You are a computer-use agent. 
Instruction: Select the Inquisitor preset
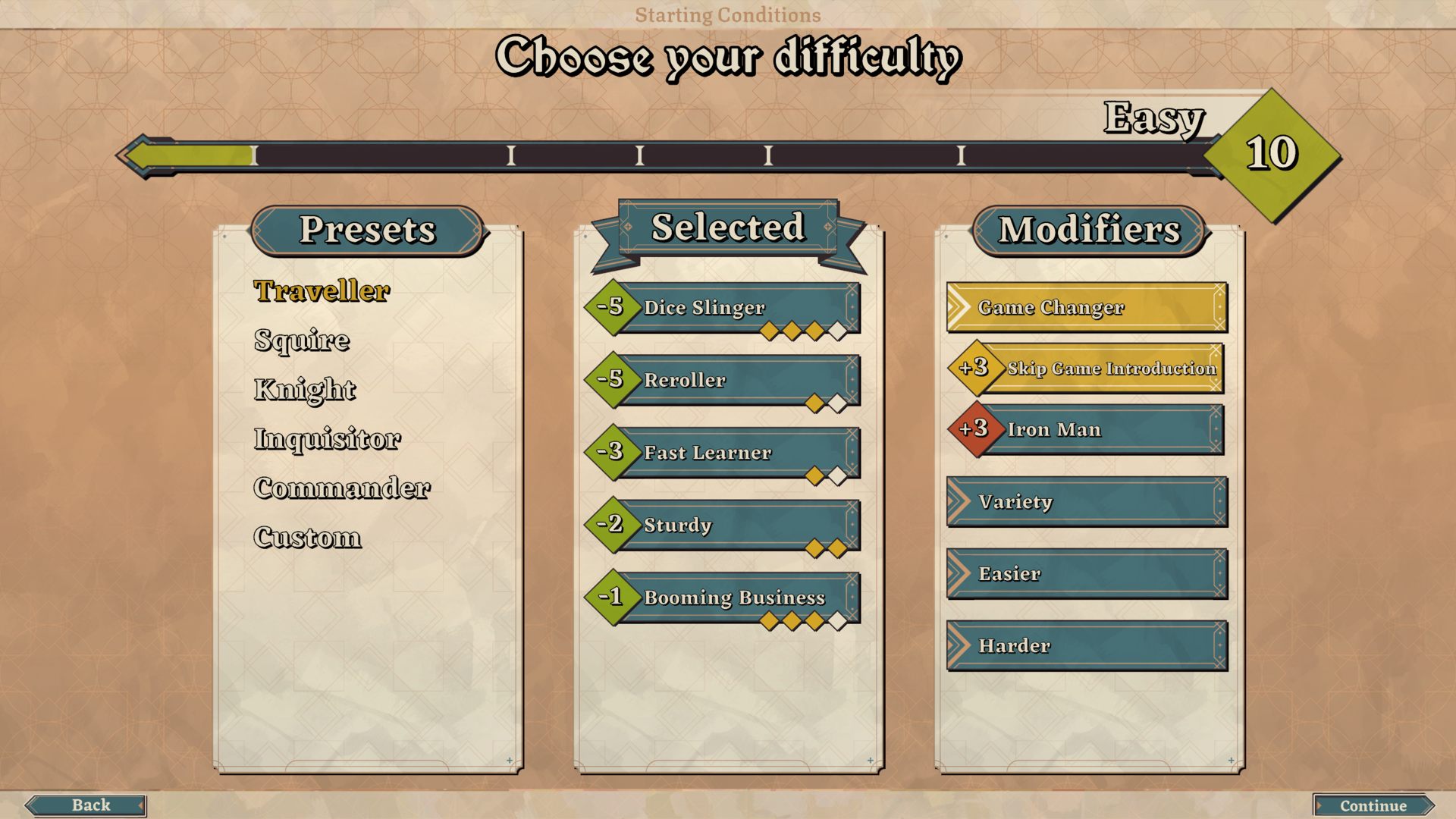327,439
